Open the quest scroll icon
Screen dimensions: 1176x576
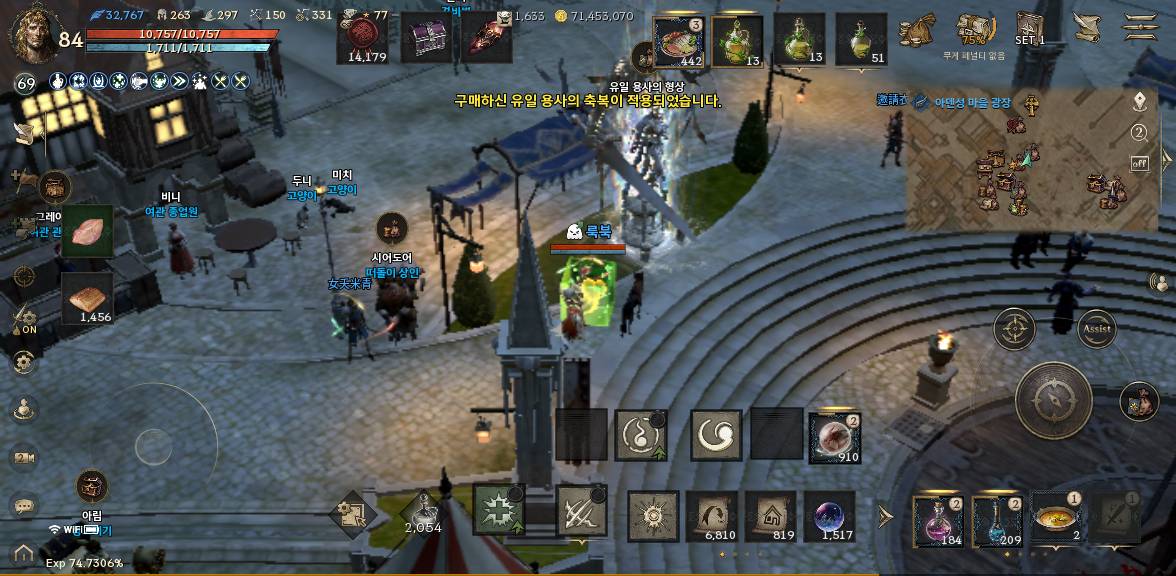[1085, 27]
